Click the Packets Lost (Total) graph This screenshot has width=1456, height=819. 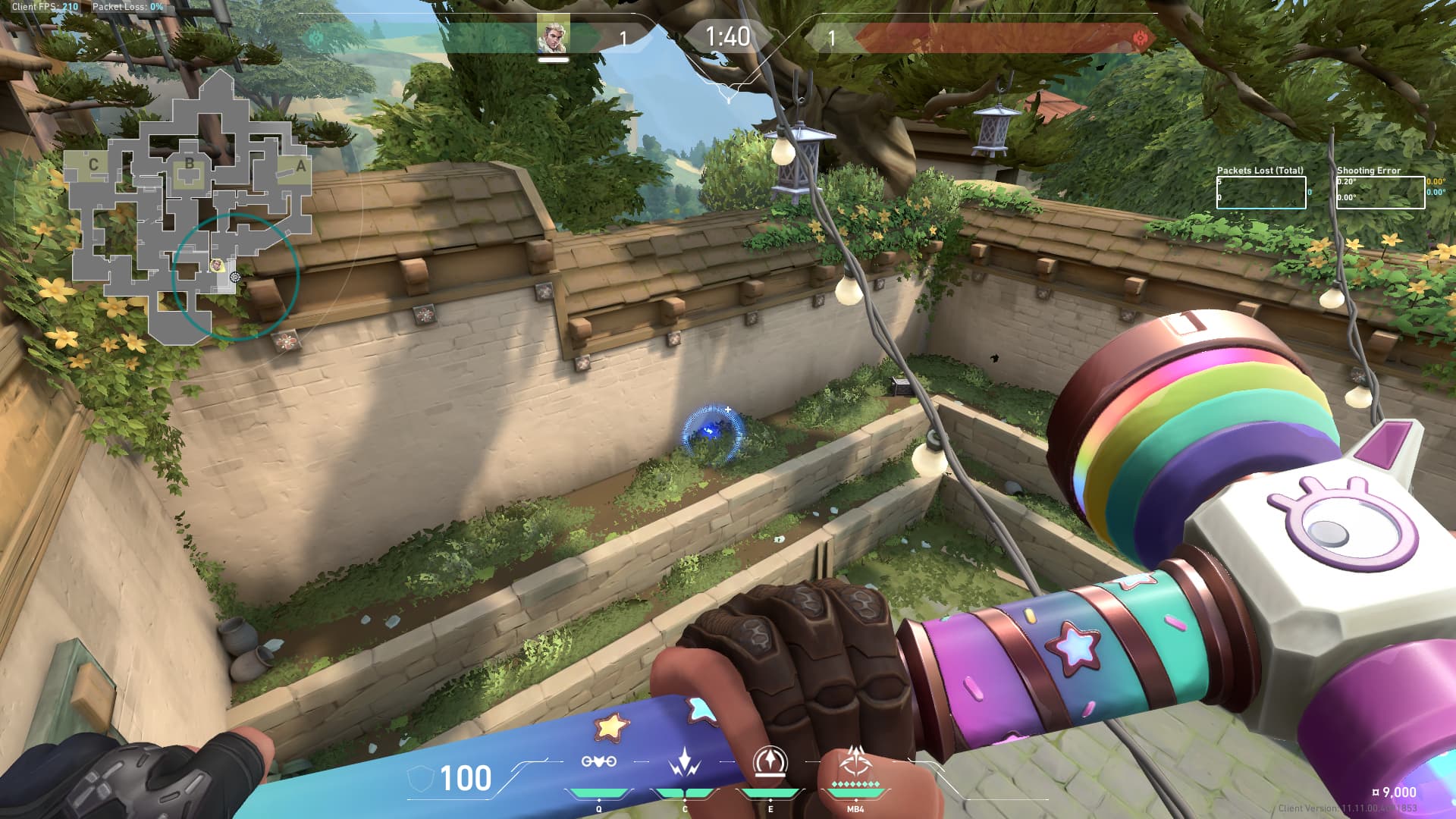1261,193
